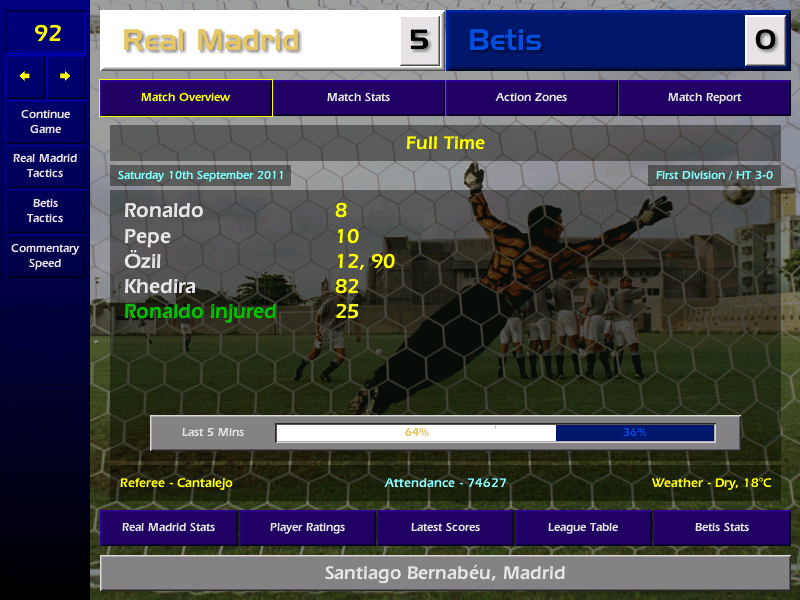Show the Action Zones tab
This screenshot has width=800, height=600.
pyautogui.click(x=531, y=98)
